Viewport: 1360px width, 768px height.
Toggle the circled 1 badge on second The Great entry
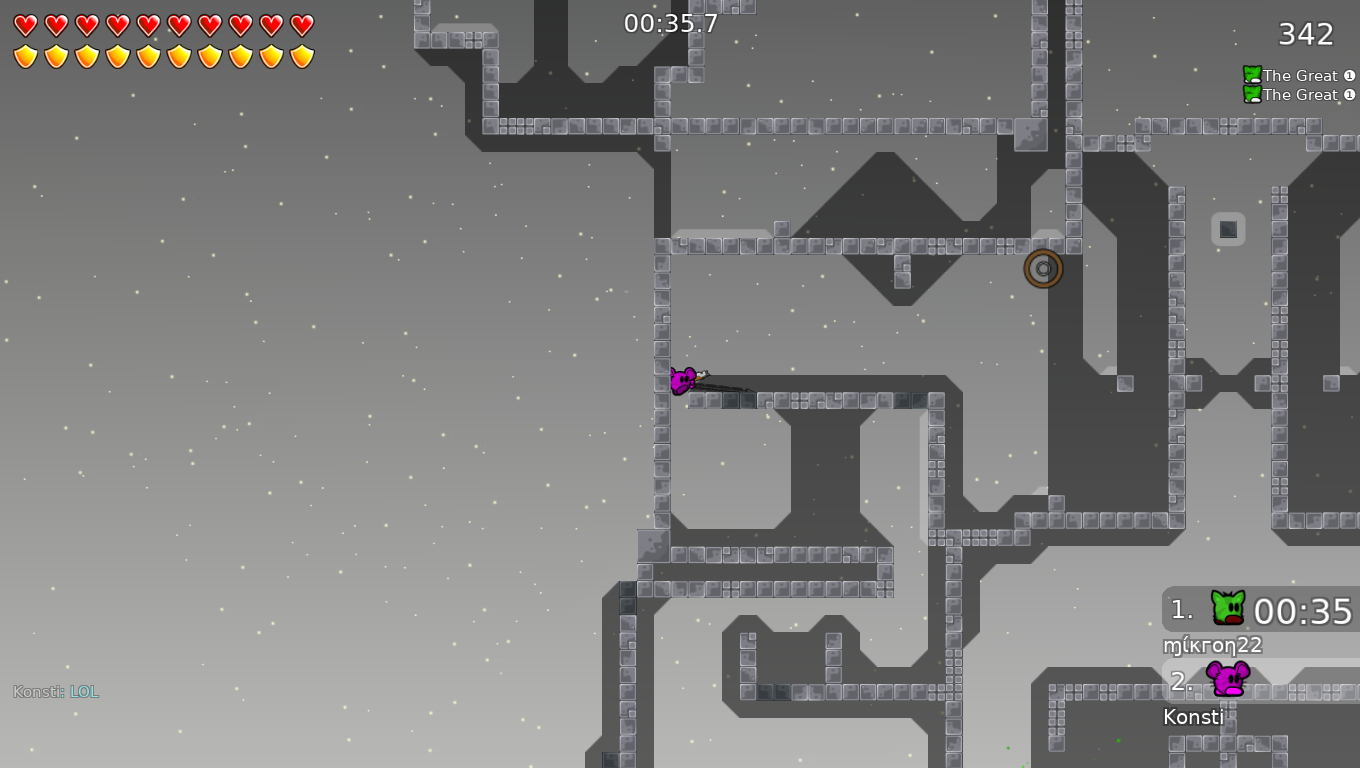(x=1351, y=94)
